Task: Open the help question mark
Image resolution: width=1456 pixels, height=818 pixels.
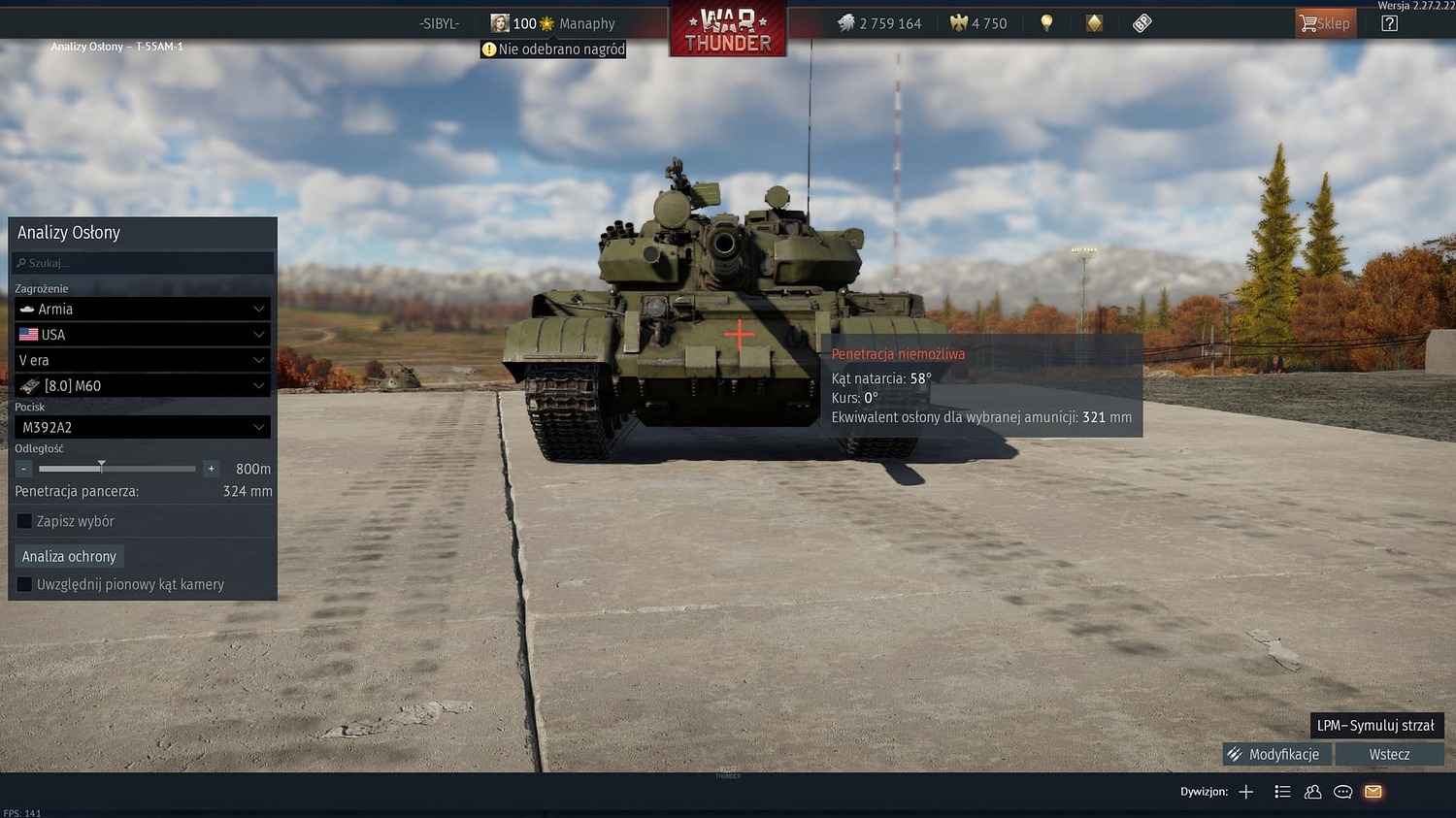Action: [x=1389, y=22]
